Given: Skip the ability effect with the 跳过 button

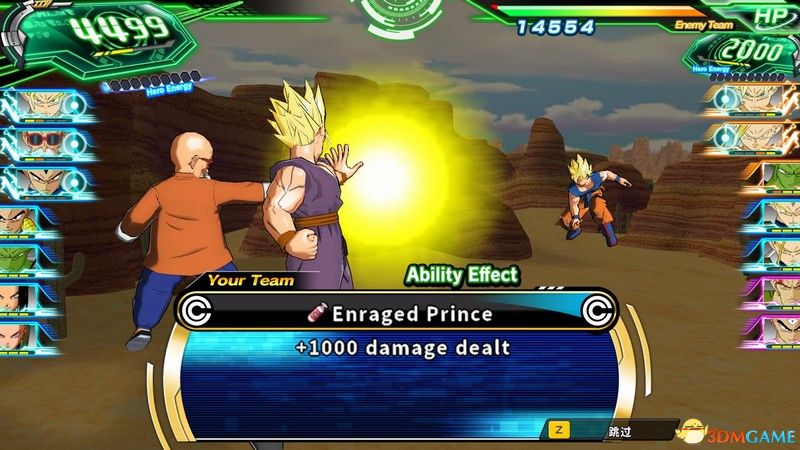Looking at the screenshot, I should [x=612, y=429].
